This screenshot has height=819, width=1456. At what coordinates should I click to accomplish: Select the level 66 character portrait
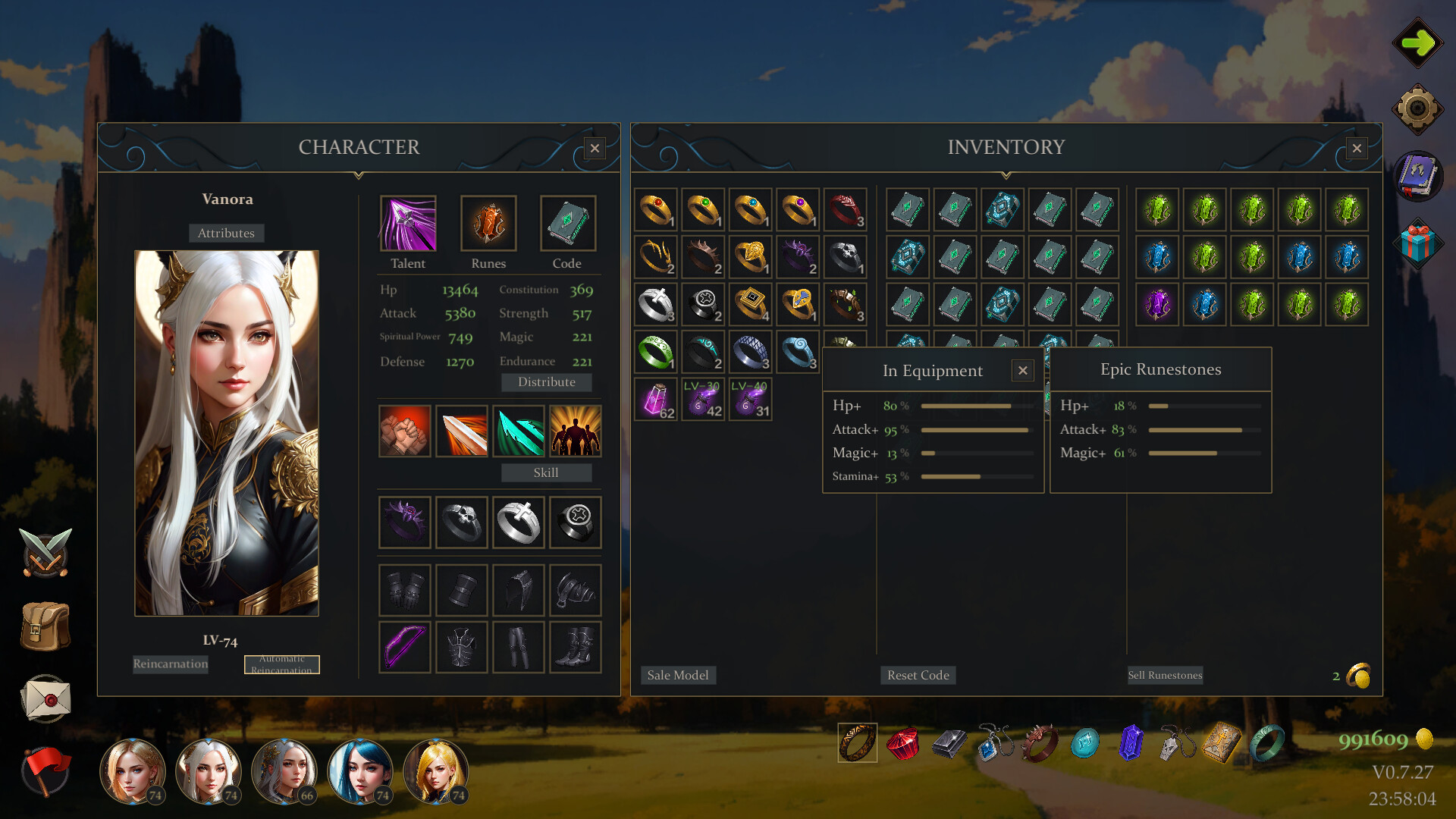[x=284, y=771]
